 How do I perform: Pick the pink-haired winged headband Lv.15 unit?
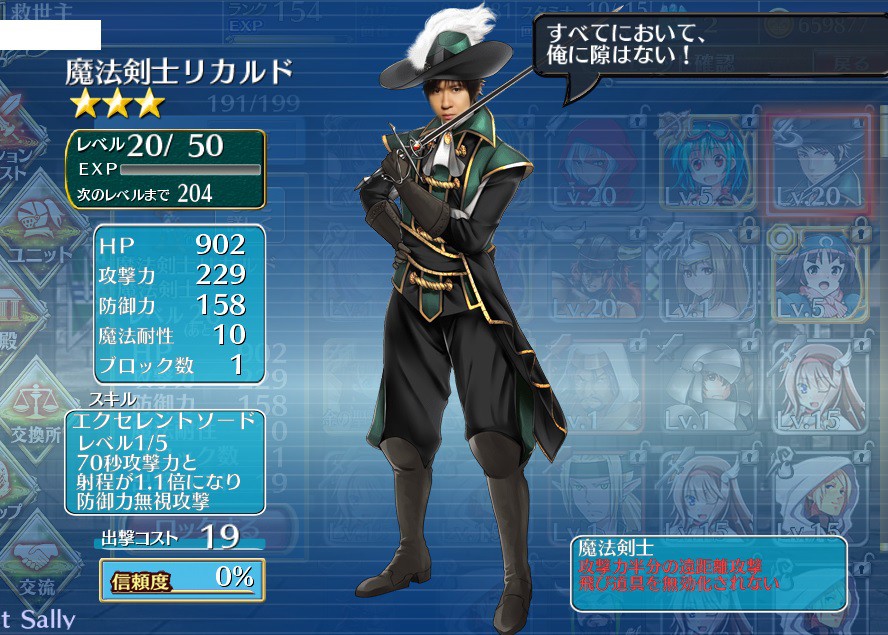pyautogui.click(x=818, y=385)
